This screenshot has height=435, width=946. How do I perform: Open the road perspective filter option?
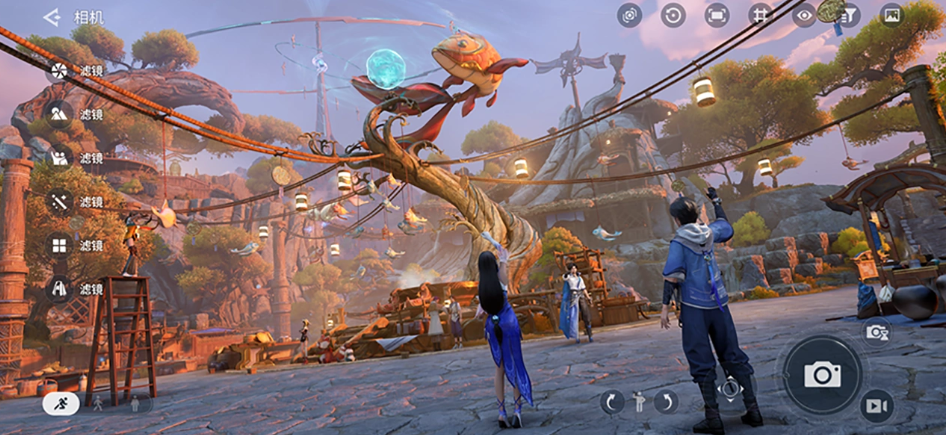point(59,289)
